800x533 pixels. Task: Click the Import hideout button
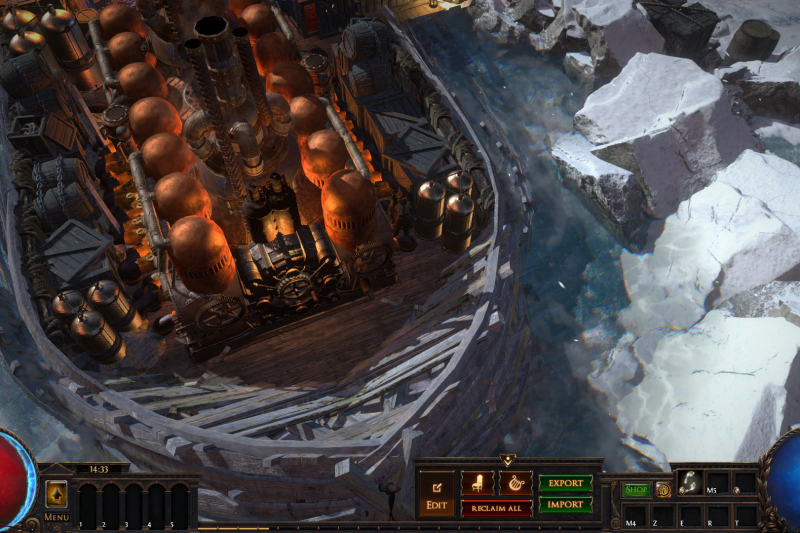click(565, 505)
